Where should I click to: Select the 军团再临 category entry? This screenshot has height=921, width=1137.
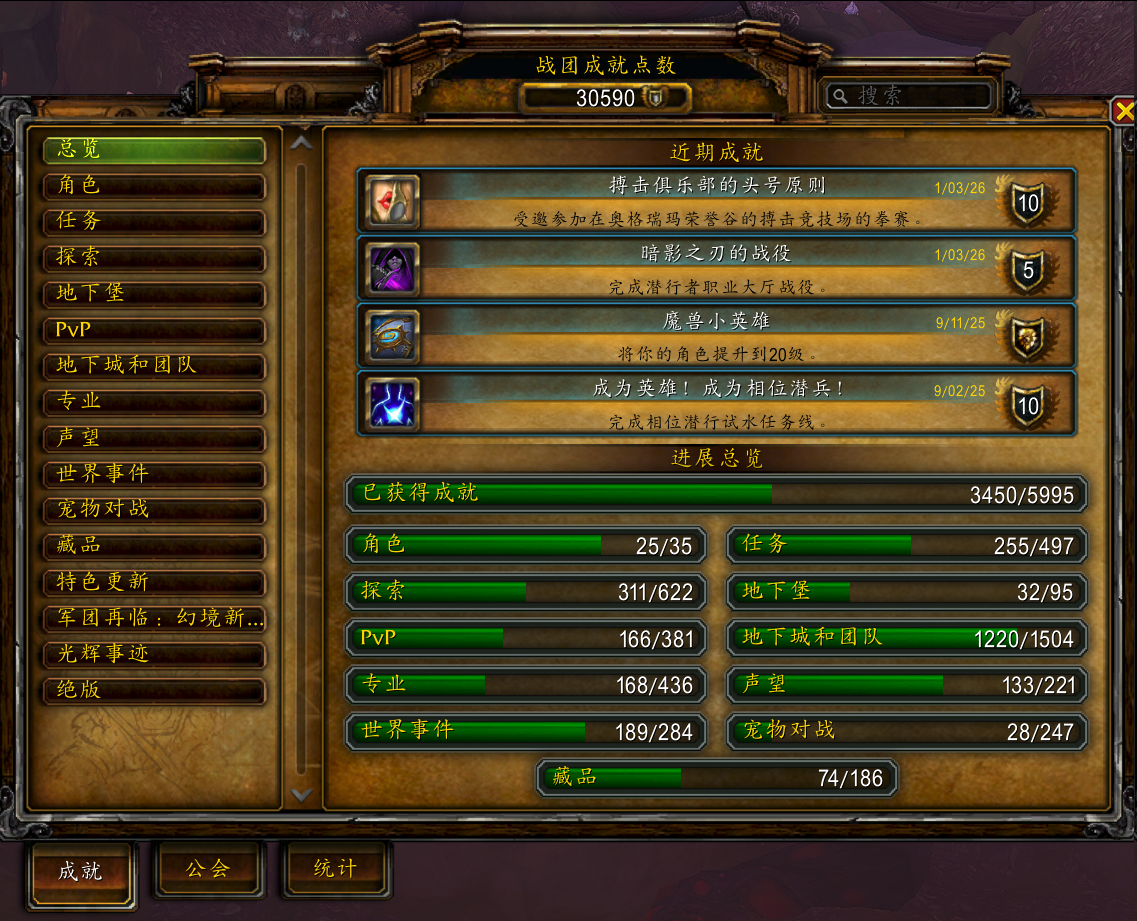coord(153,618)
